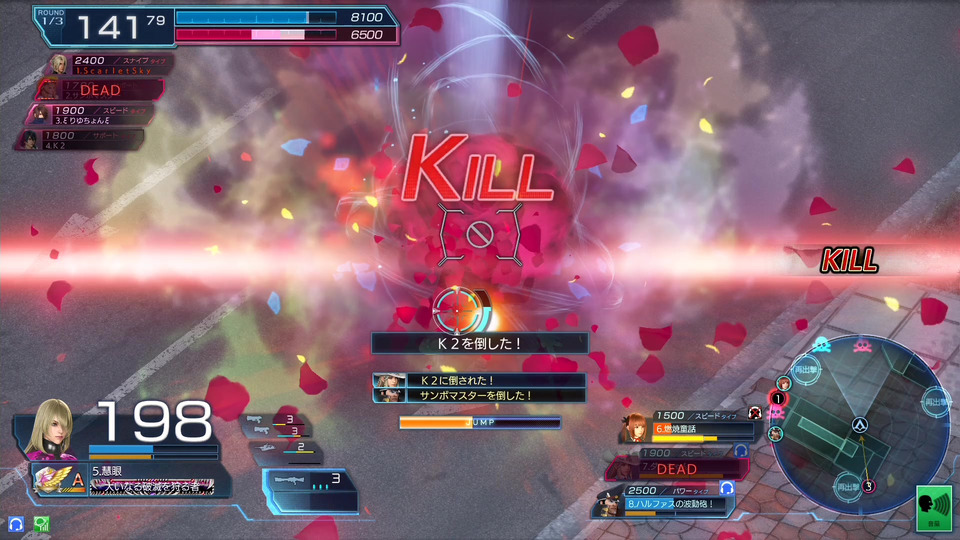
Task: Click the winged A rank emblem
Action: [x=59, y=479]
